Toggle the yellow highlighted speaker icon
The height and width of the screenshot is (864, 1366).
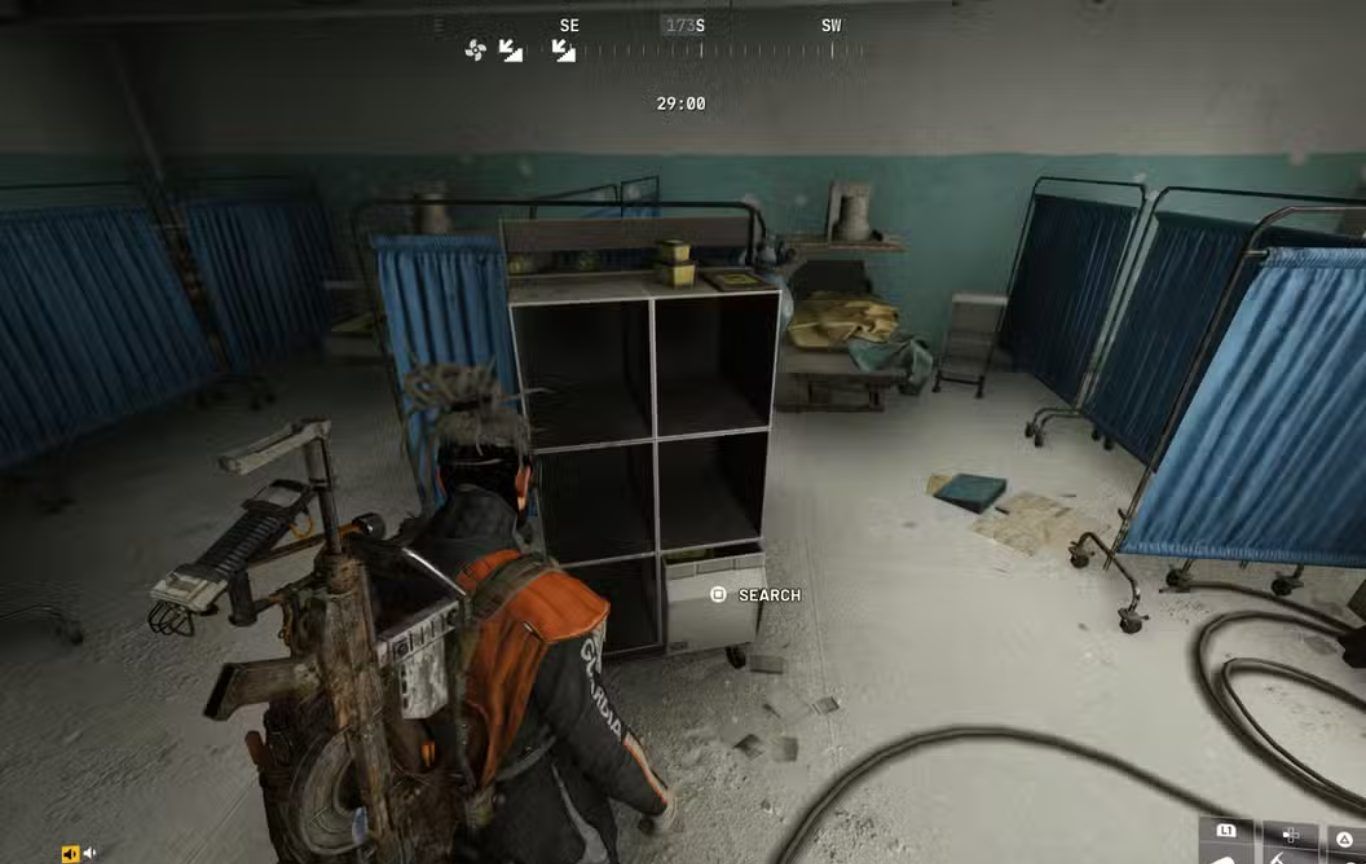(70, 853)
